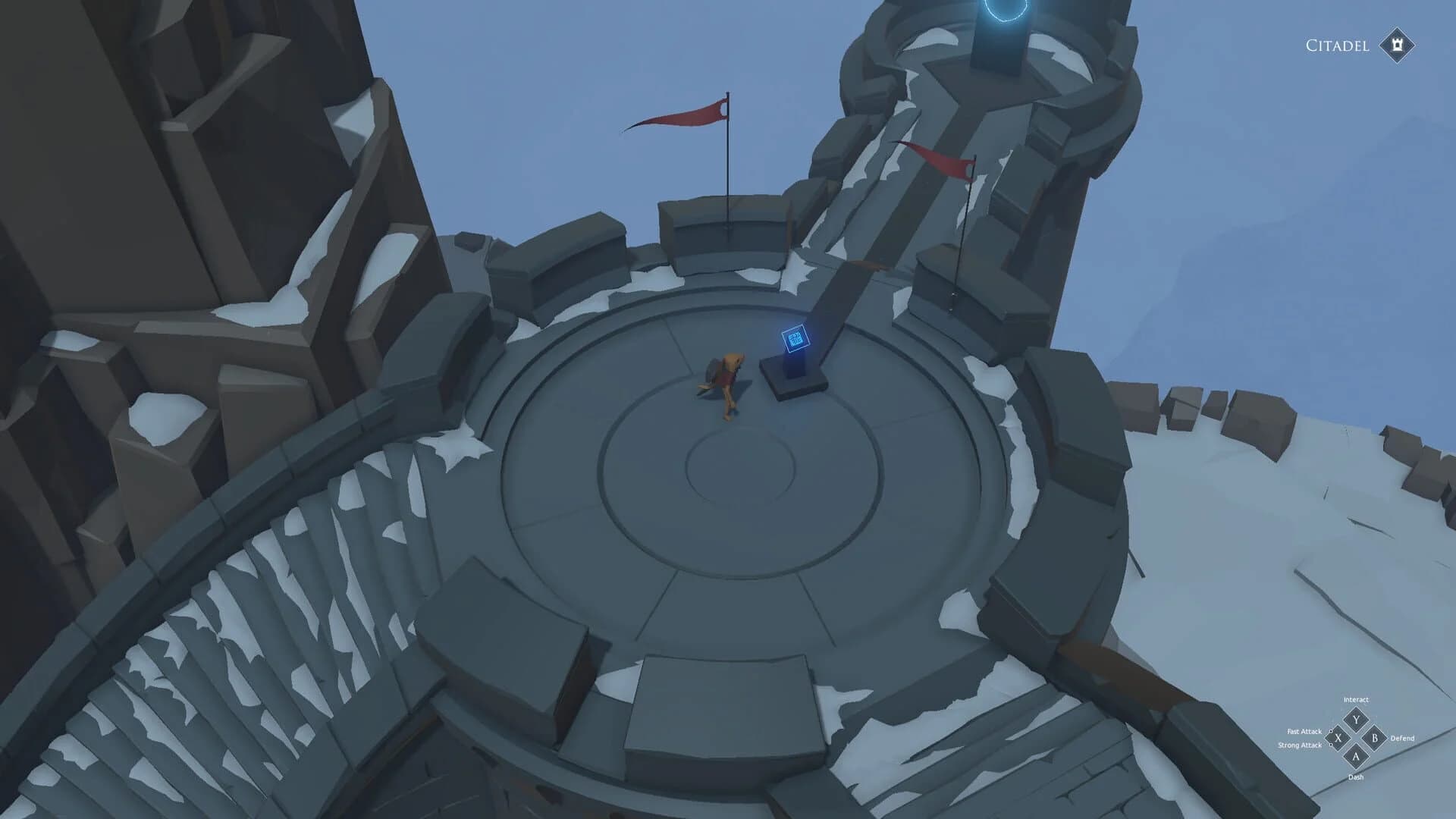Click the Y button icon in controls diagram

(x=1356, y=720)
